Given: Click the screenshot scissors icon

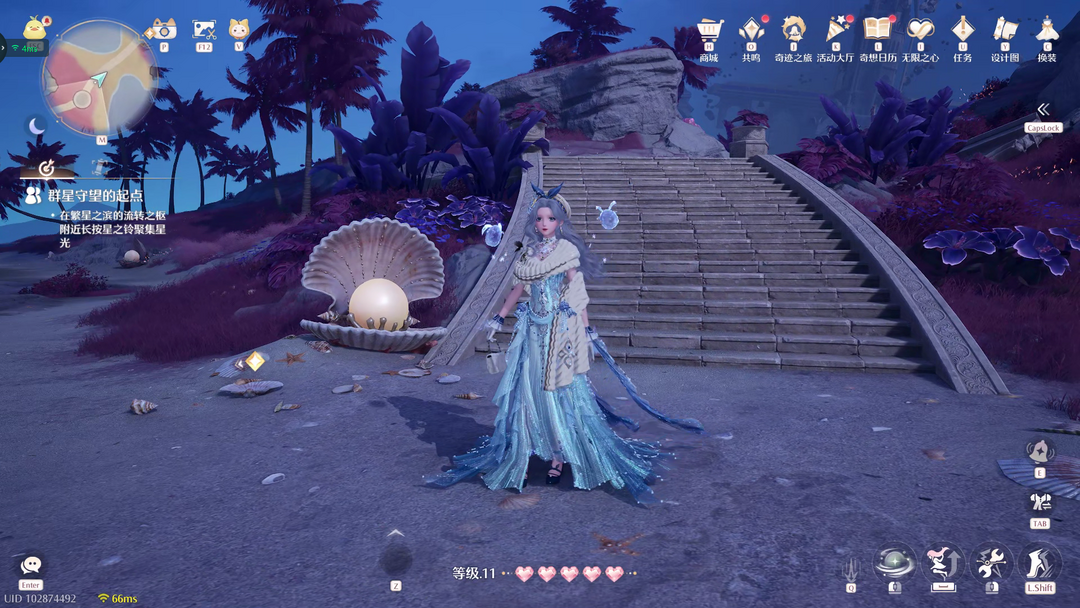Looking at the screenshot, I should (x=204, y=29).
